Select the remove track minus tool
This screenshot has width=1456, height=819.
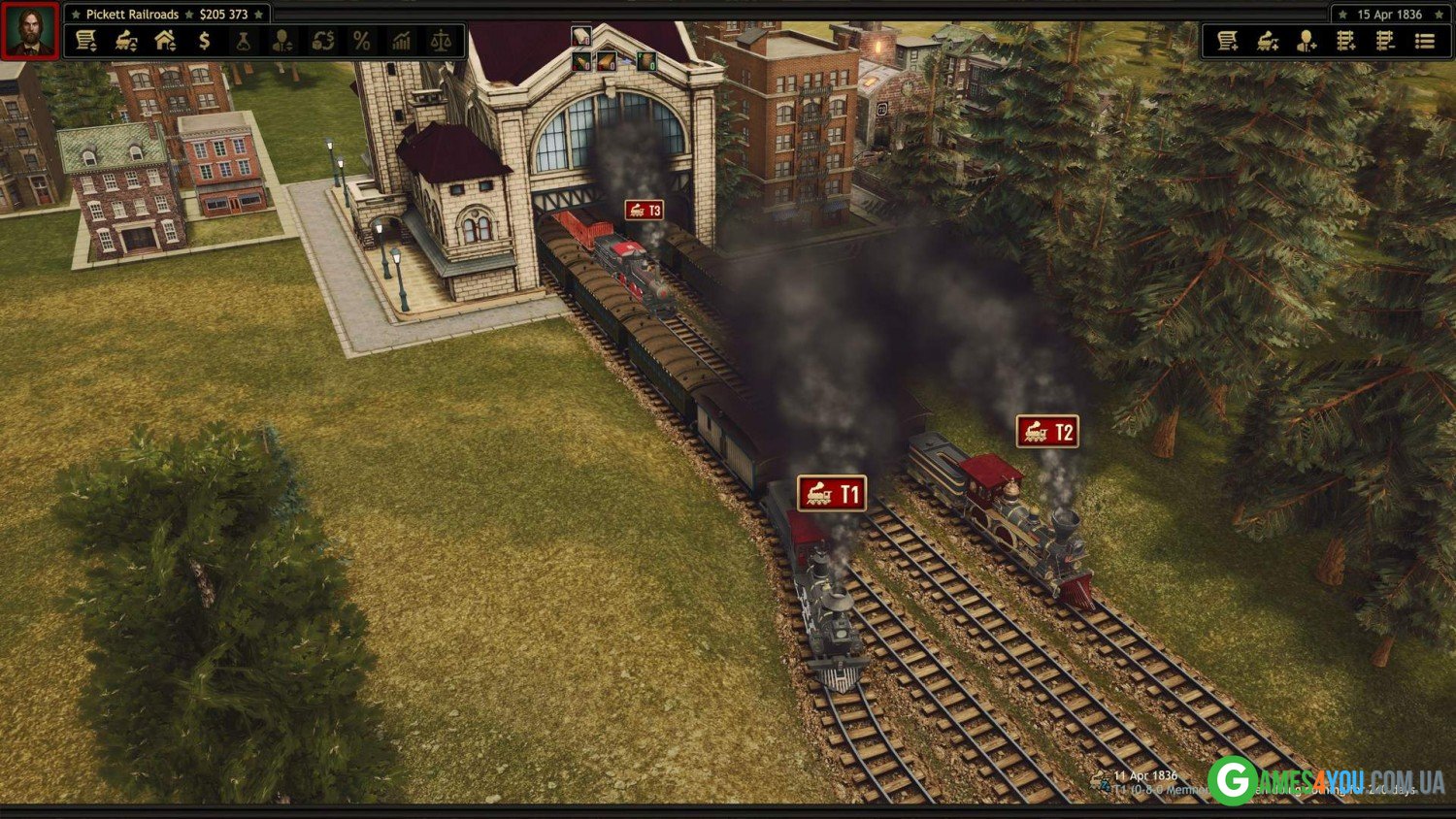point(1385,41)
